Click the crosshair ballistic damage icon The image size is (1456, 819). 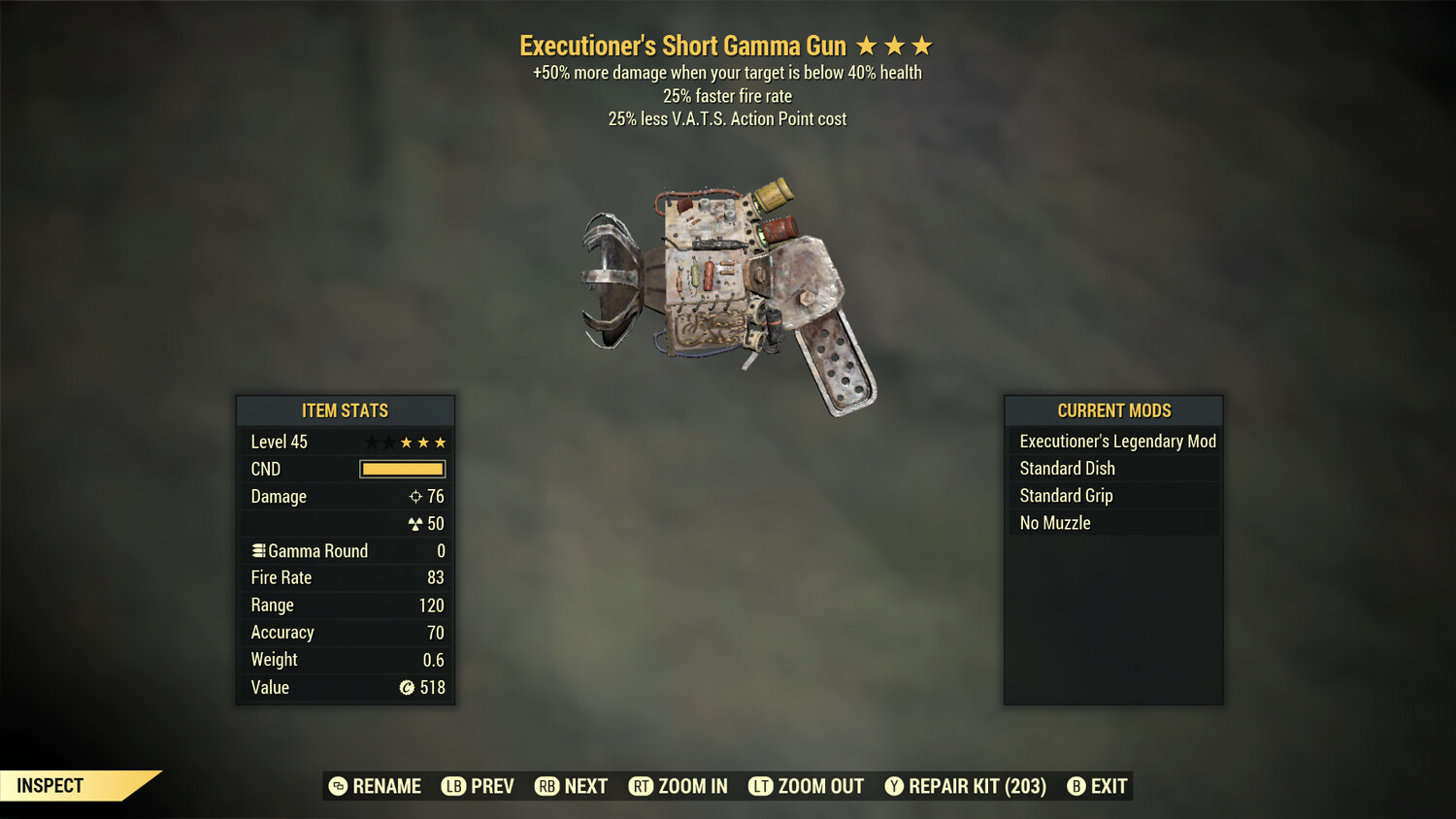(414, 496)
